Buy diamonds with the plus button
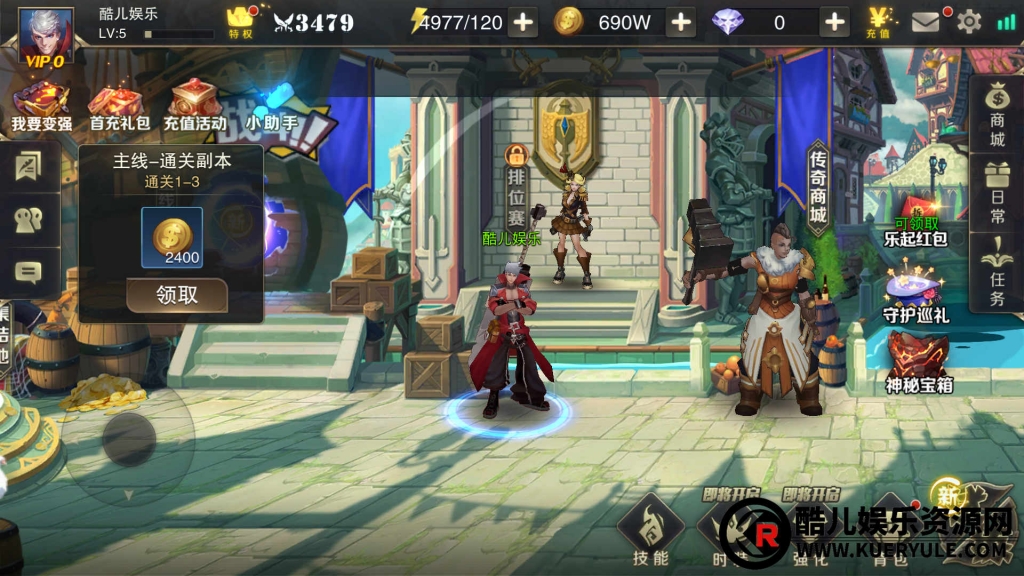The width and height of the screenshot is (1024, 576). pos(834,22)
